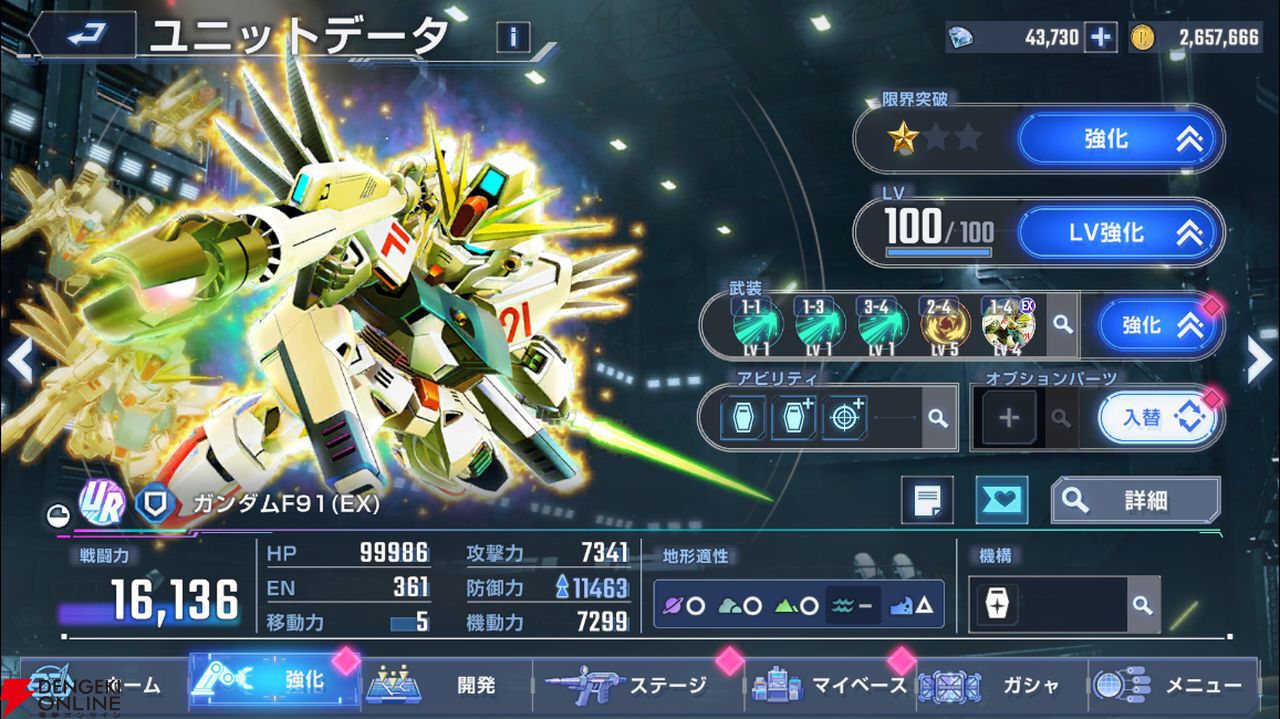Add diamonds with the plus button
1280x719 pixels.
(1101, 37)
